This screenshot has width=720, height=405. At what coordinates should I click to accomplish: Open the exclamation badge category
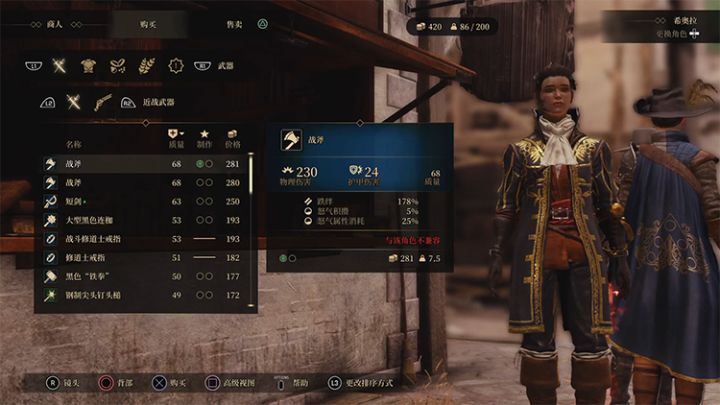click(x=175, y=66)
